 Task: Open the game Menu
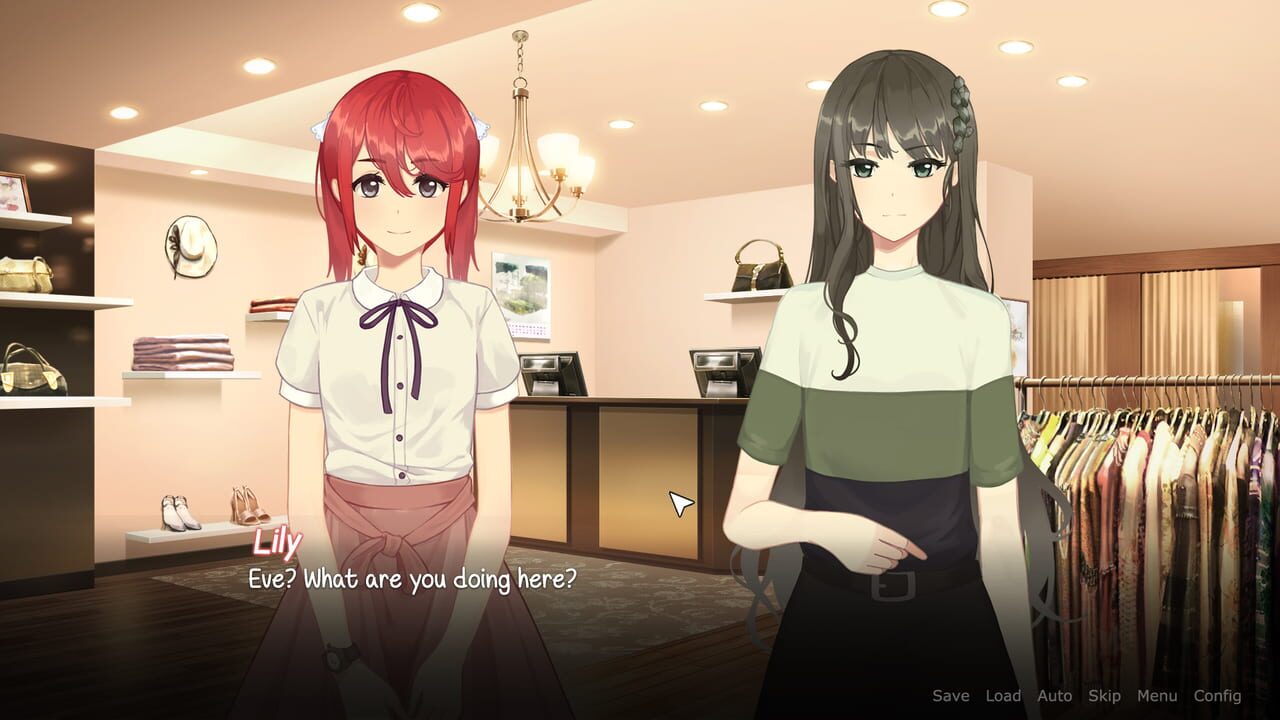[x=1156, y=695]
